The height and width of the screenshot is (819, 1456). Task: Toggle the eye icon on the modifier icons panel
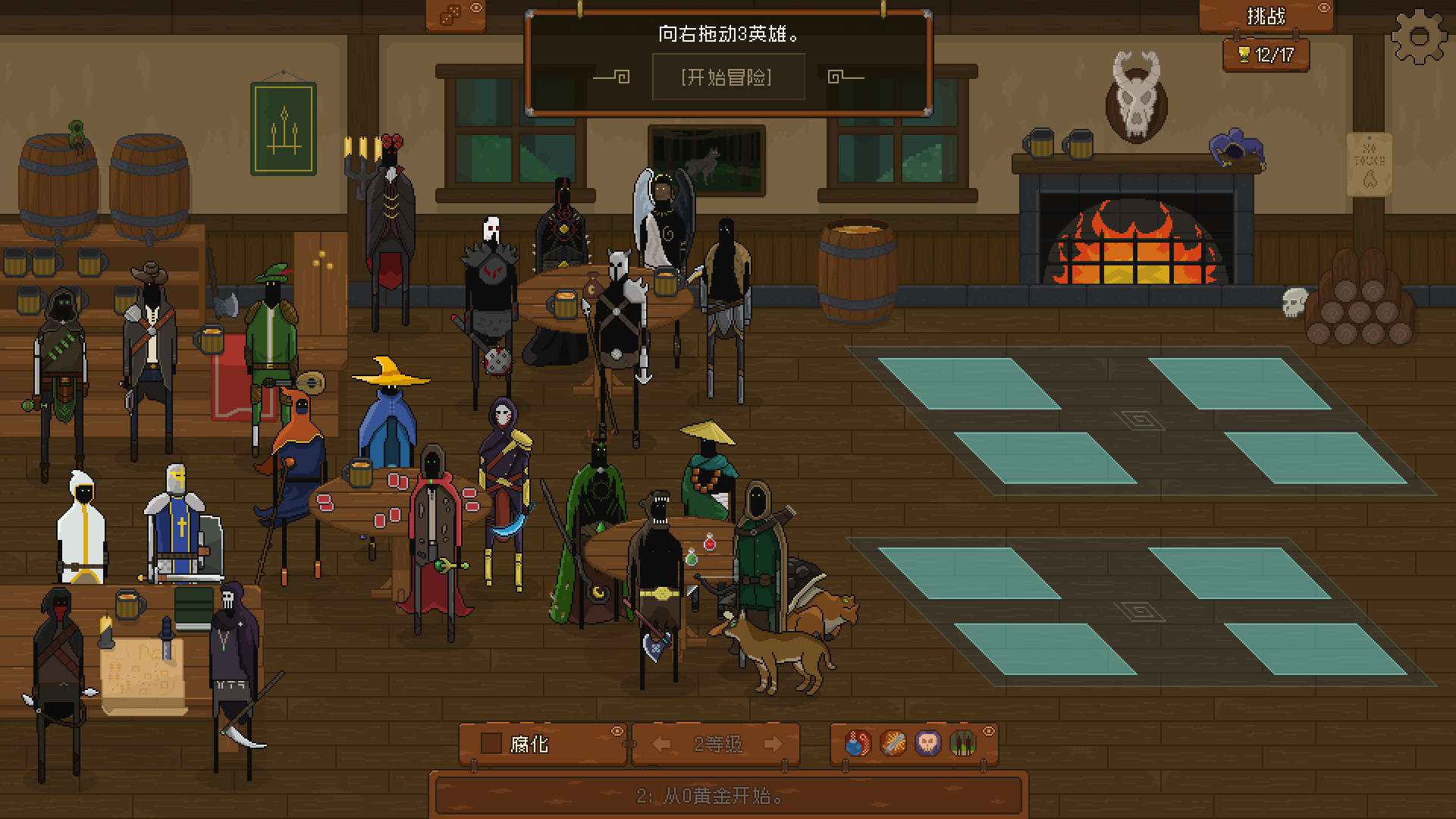coord(989,731)
